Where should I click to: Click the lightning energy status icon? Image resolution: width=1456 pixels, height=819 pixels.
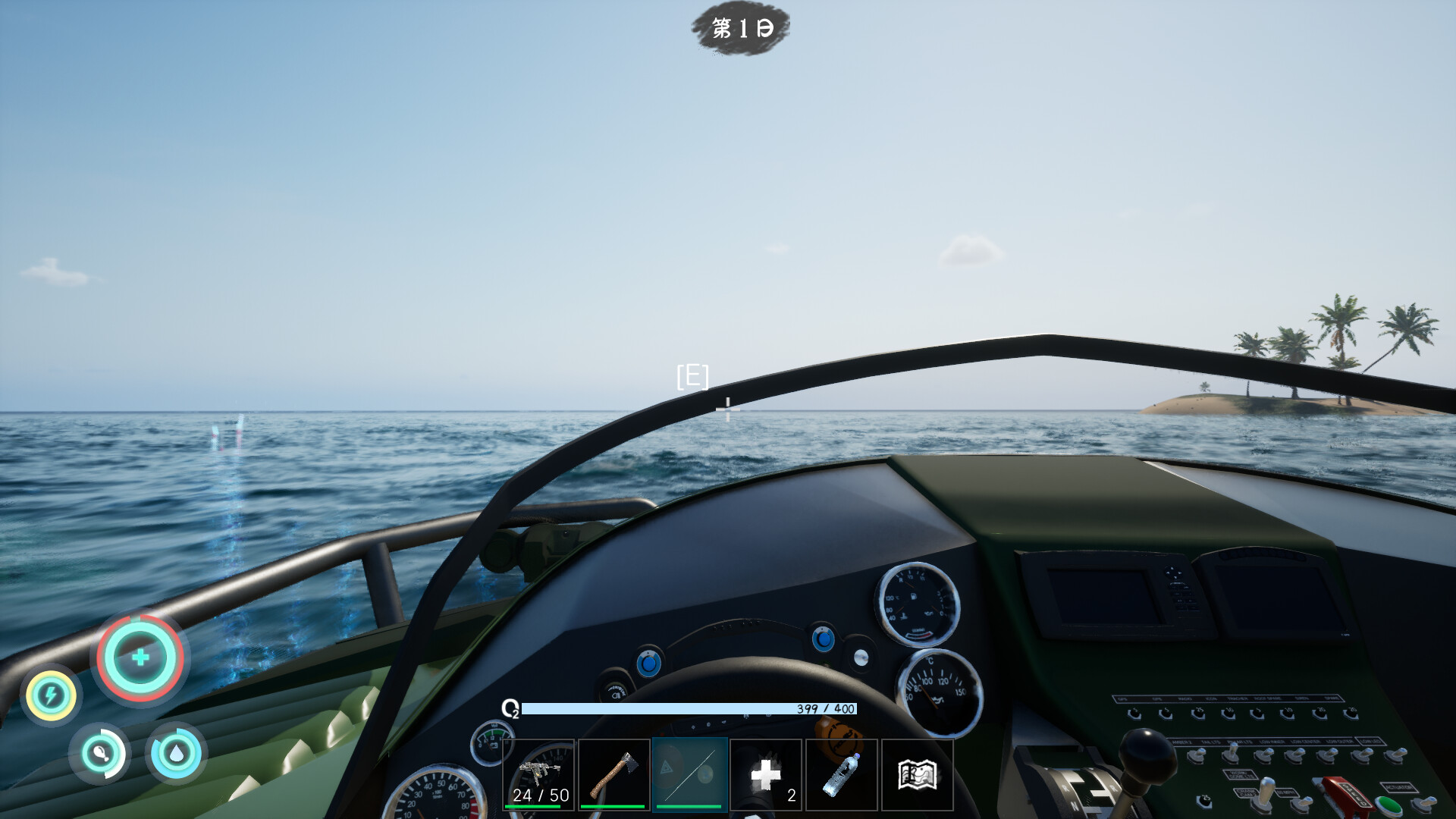click(51, 694)
